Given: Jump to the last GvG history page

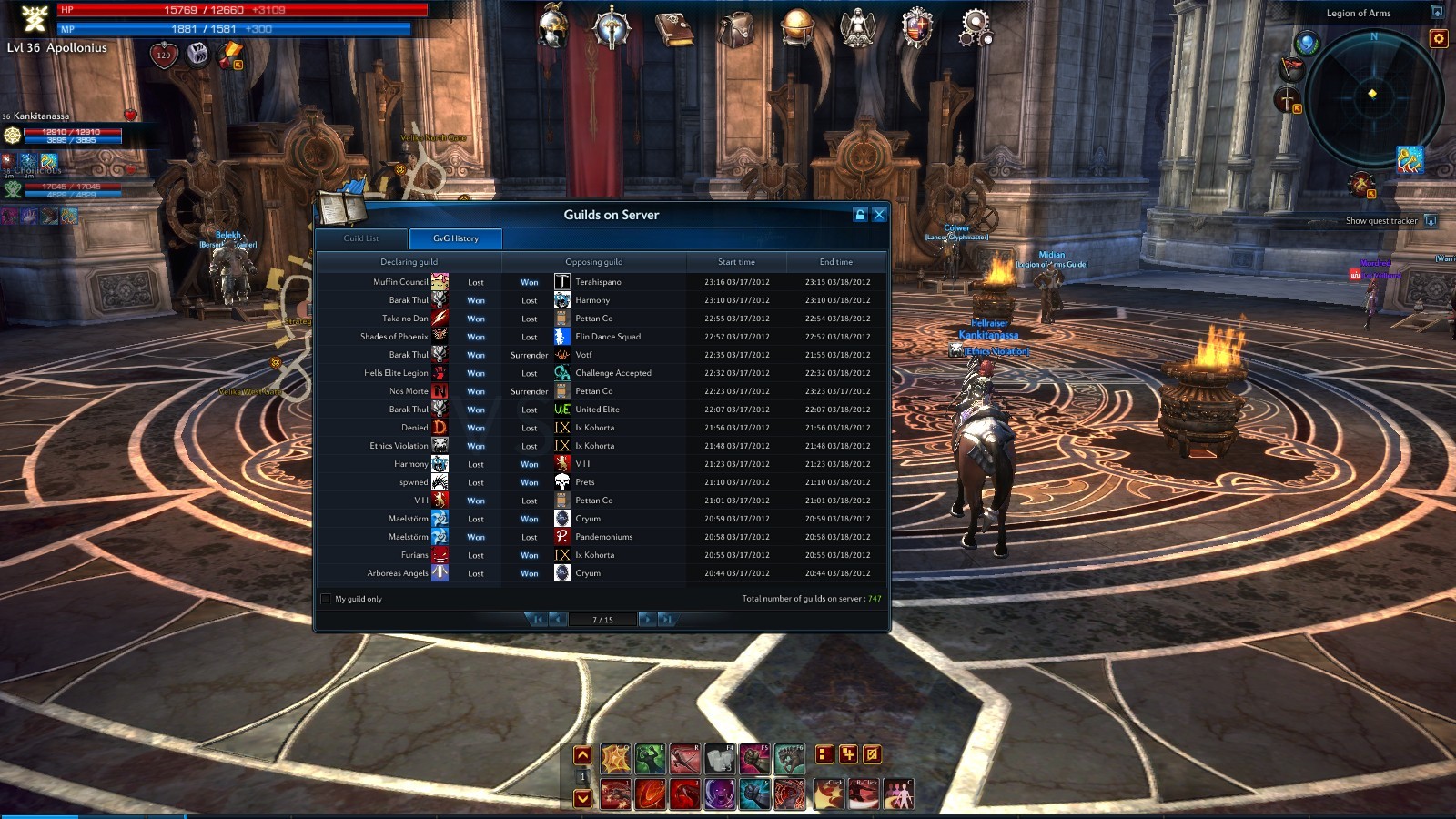Looking at the screenshot, I should point(667,620).
